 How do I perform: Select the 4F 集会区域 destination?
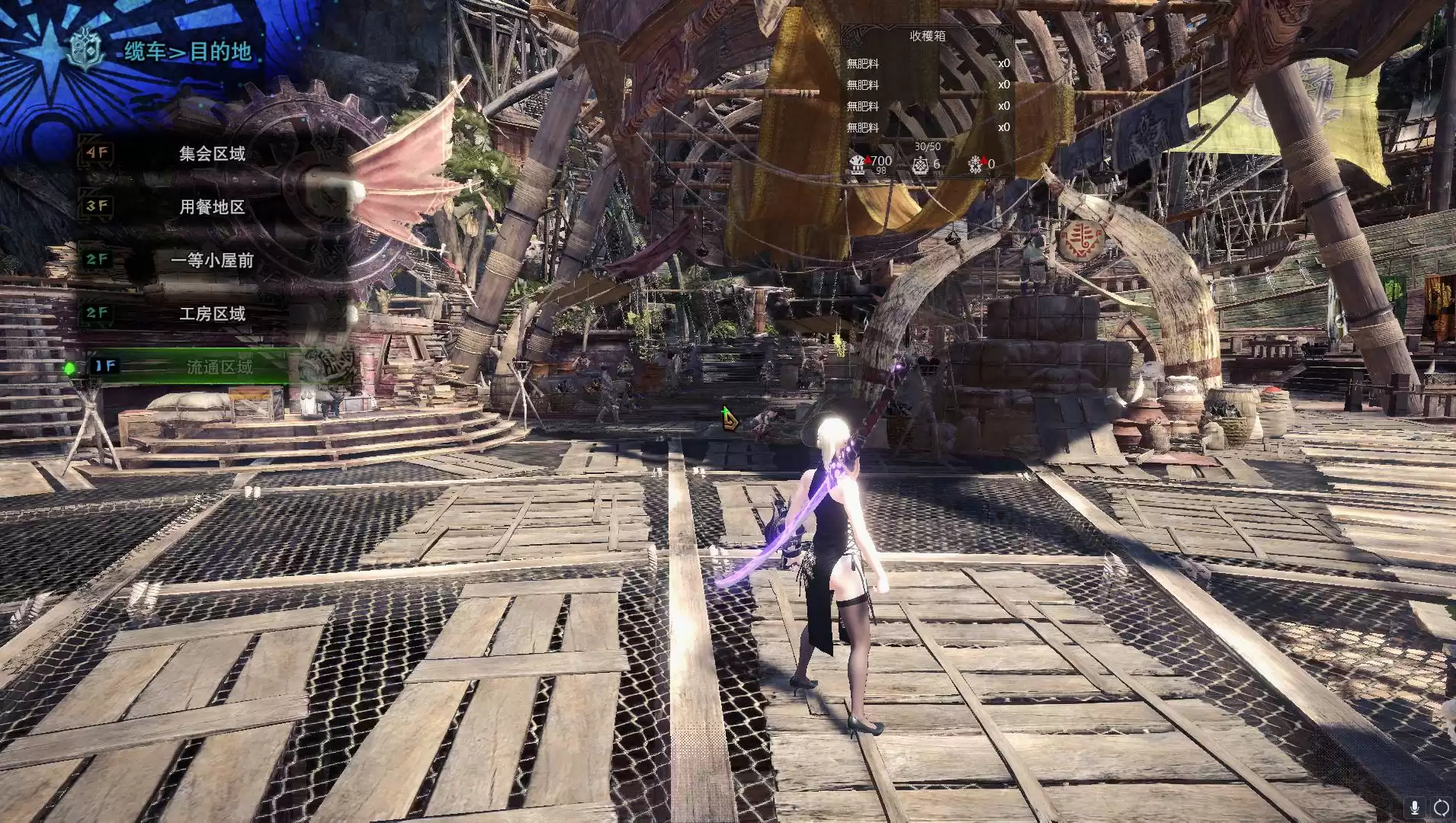(212, 154)
